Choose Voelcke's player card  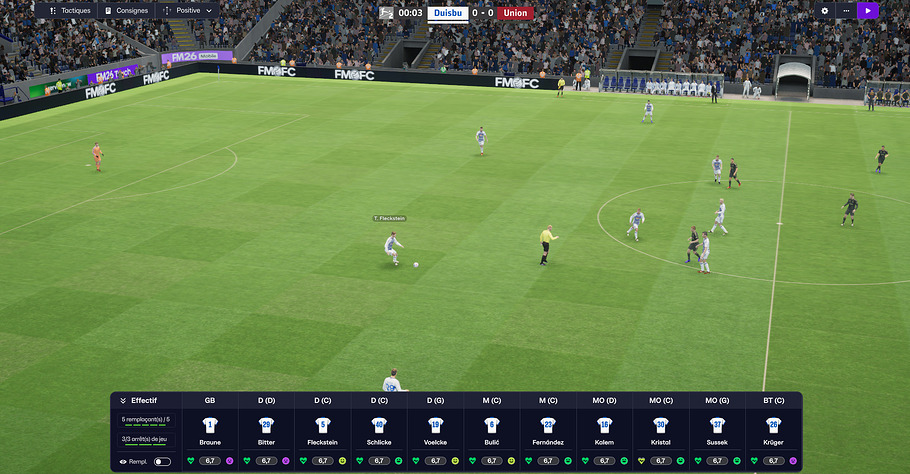click(435, 430)
